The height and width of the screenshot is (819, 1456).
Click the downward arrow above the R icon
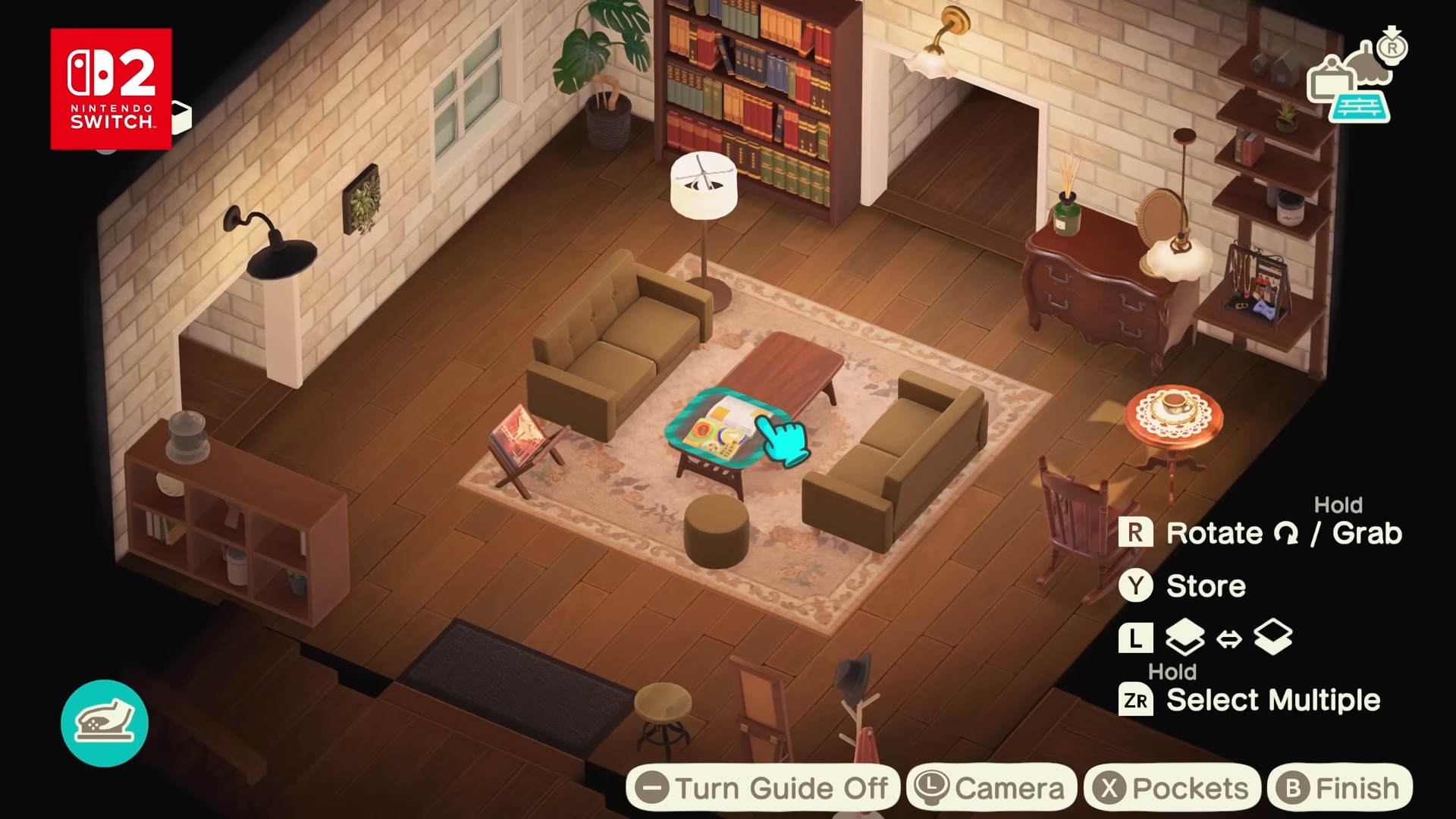[1392, 30]
